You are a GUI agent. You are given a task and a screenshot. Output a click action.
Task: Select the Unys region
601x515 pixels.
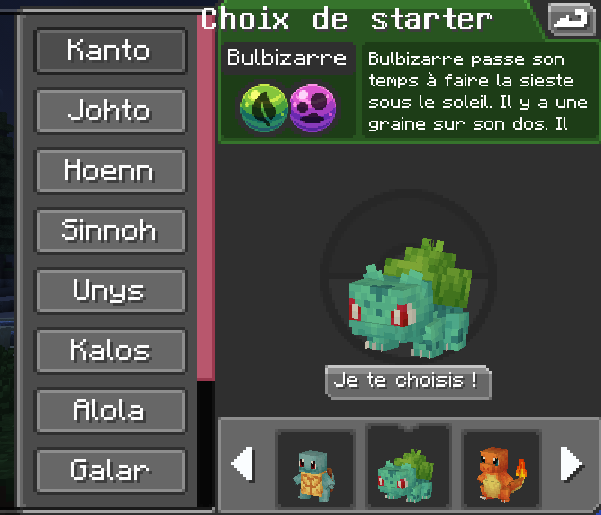point(110,291)
